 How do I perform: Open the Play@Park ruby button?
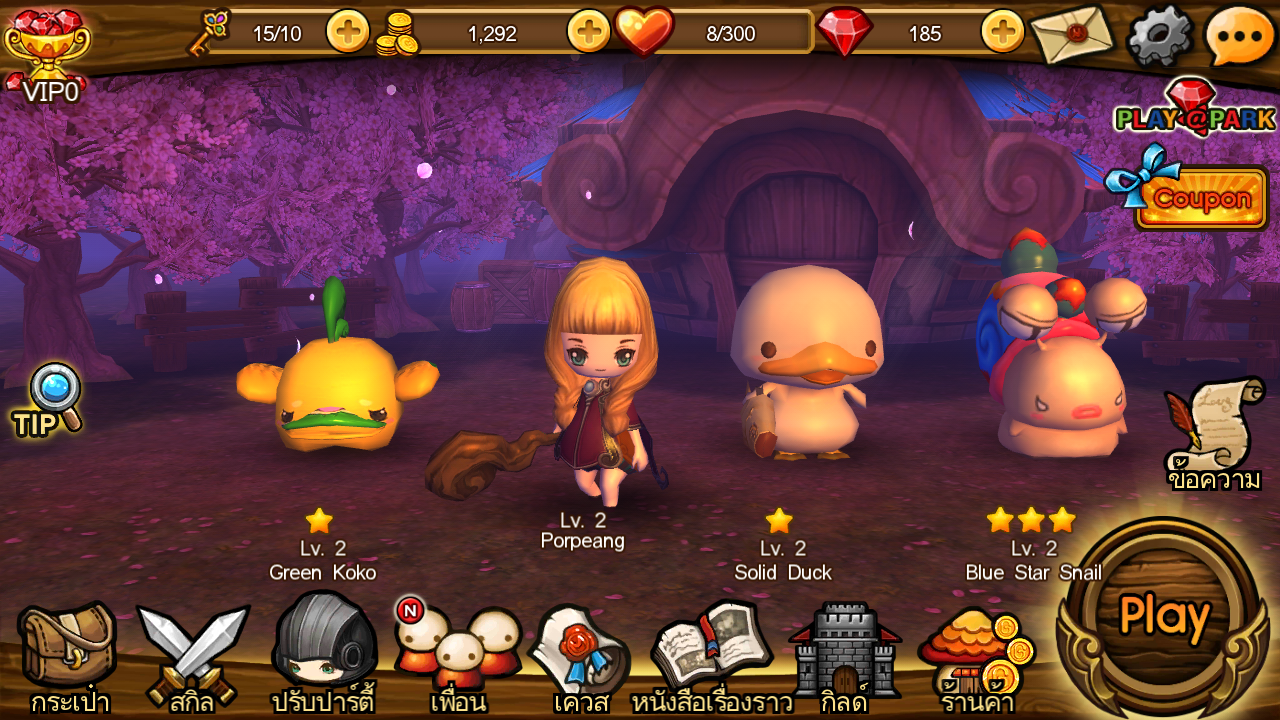[1194, 108]
